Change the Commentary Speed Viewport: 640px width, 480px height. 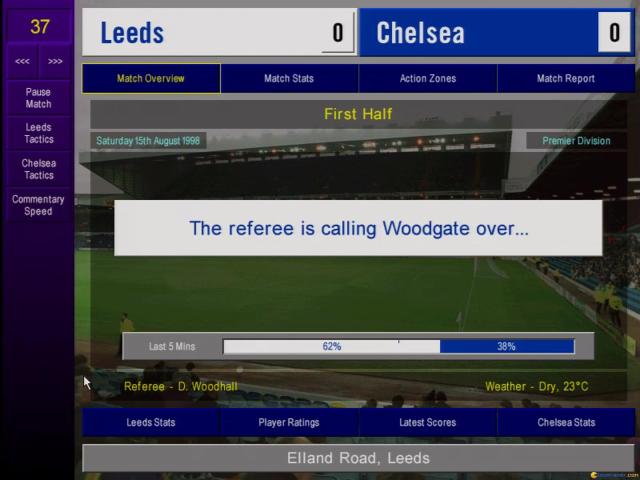coord(38,205)
